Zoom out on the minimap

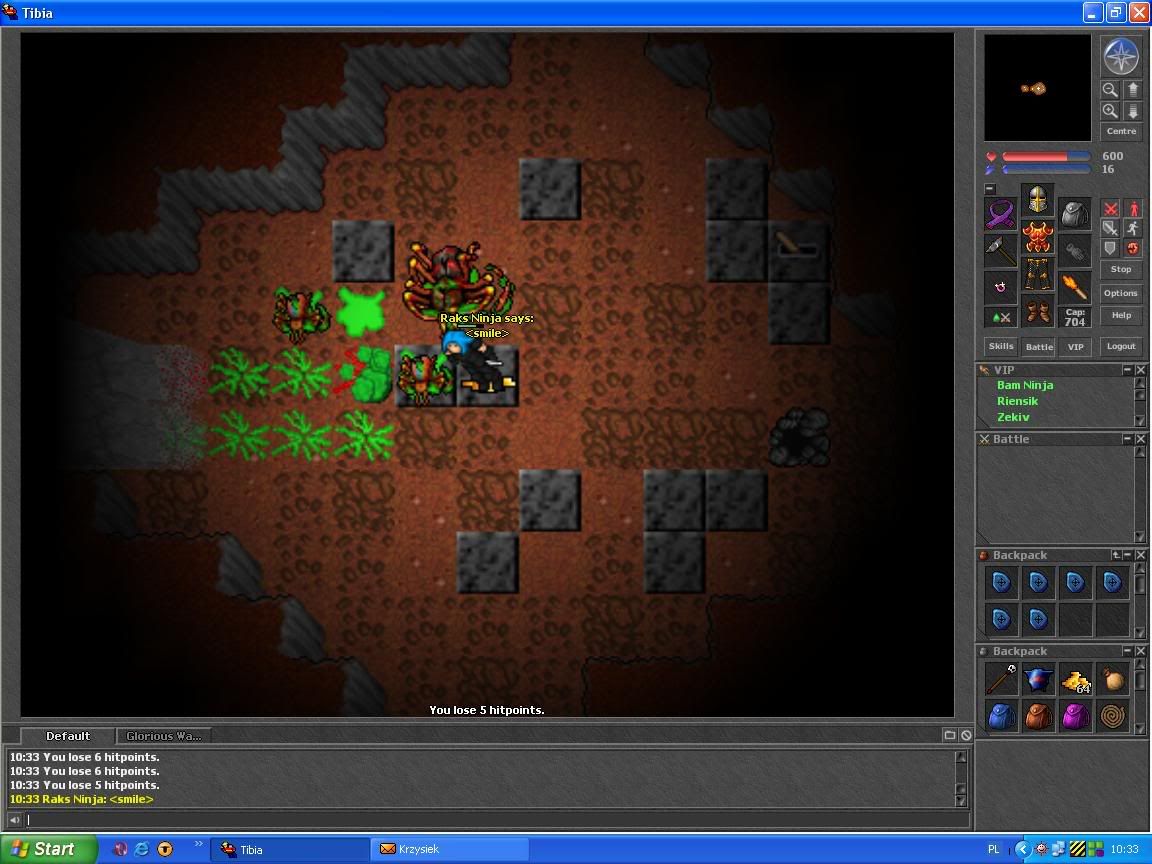[1109, 90]
